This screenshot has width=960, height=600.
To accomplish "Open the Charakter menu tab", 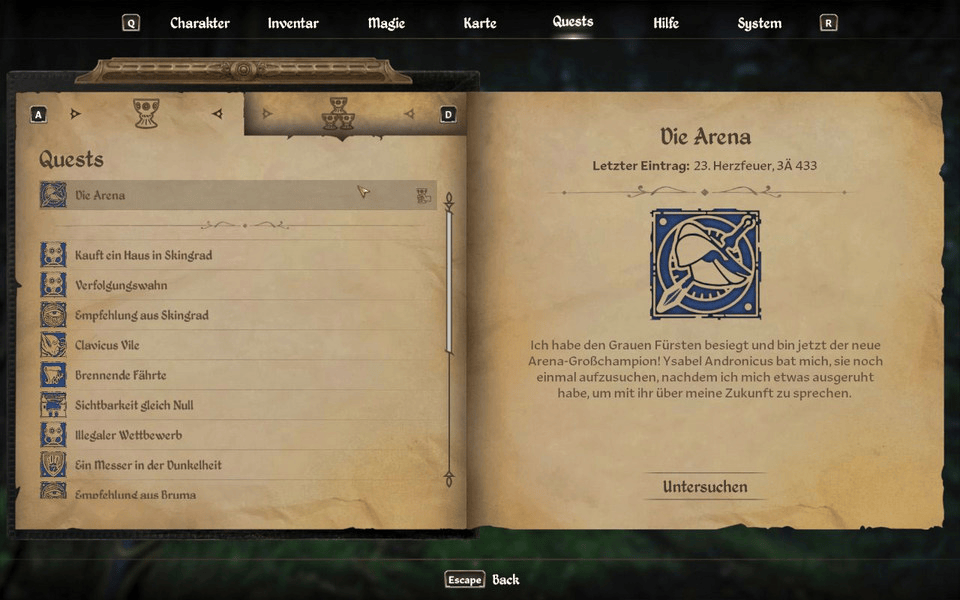I will tap(199, 23).
